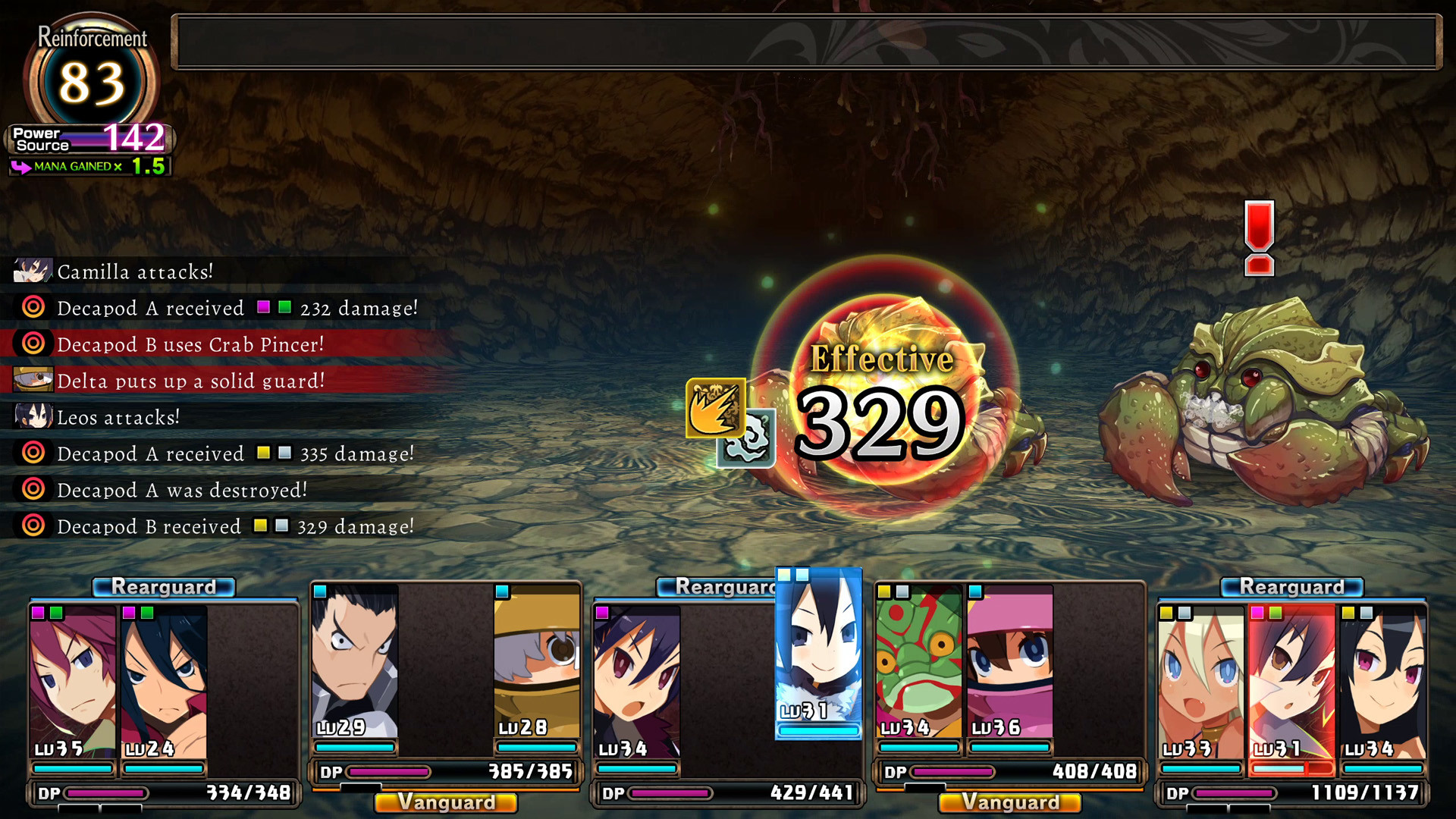Select the Vanguard tab below the LV29 character
The height and width of the screenshot is (819, 1456).
[x=446, y=802]
